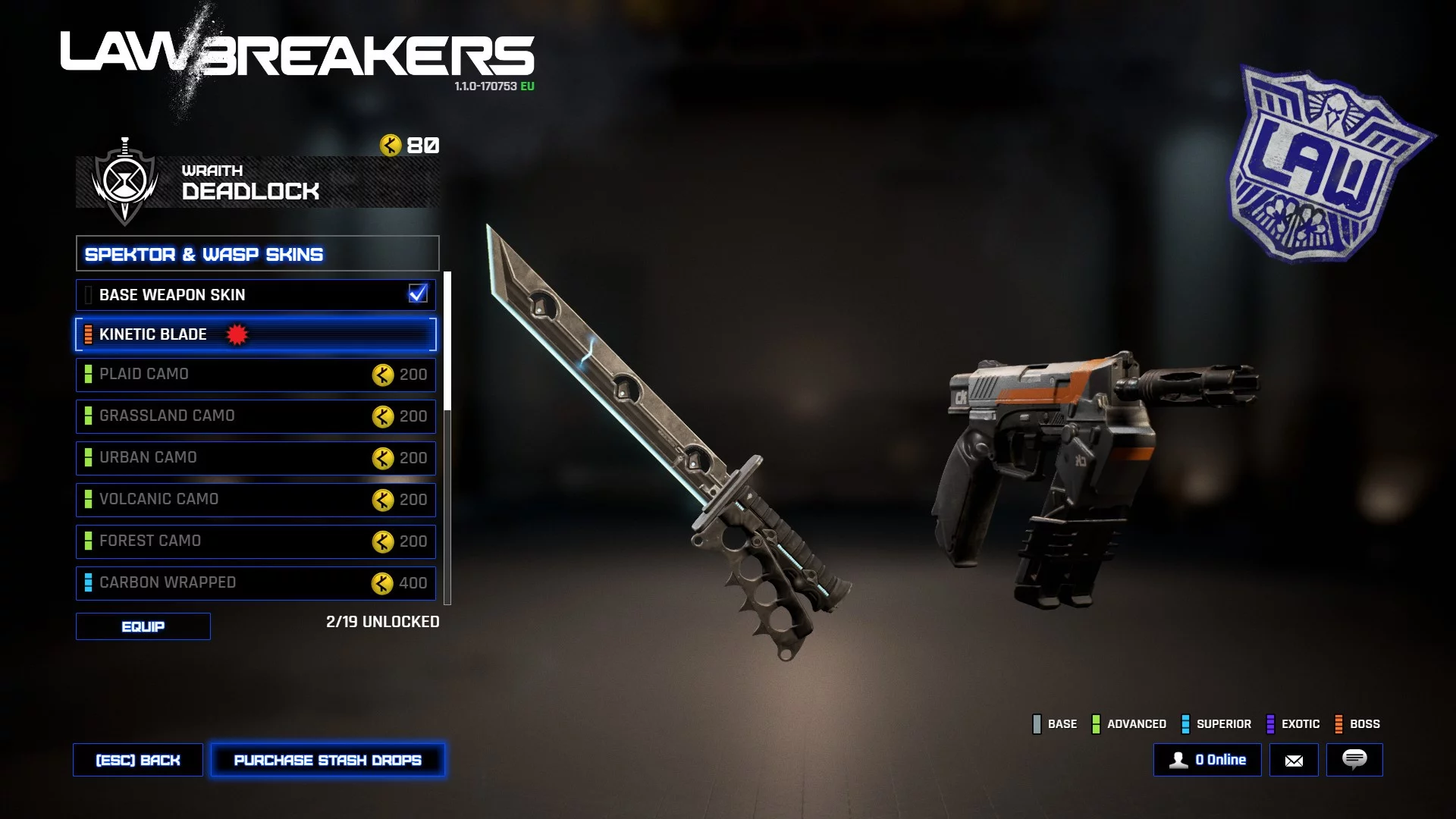Select Urban Camo in the list
The height and width of the screenshot is (819, 1456).
click(x=256, y=458)
